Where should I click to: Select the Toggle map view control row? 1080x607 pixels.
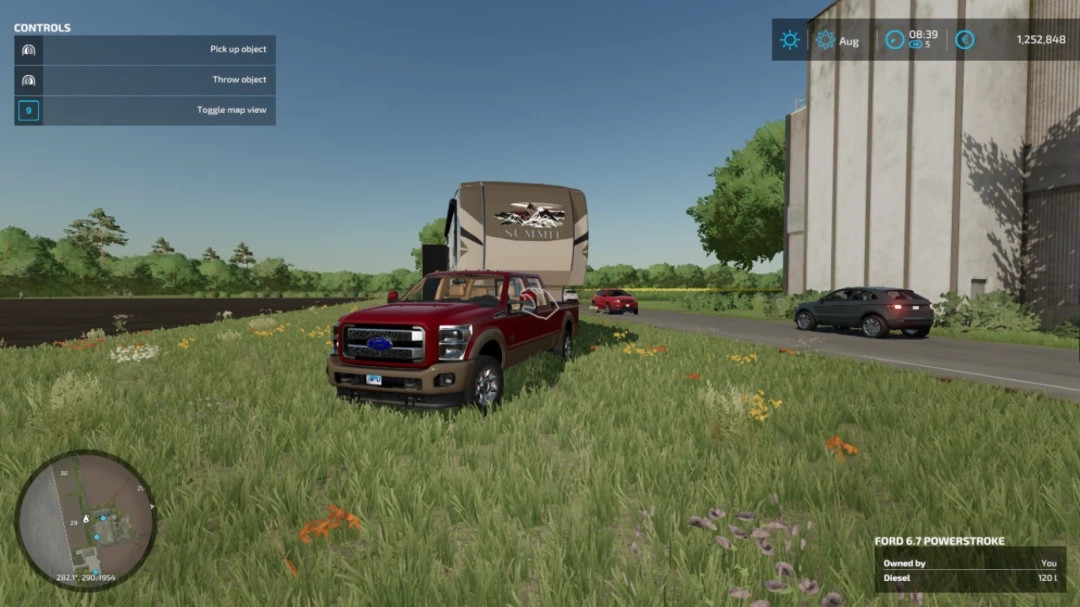(145, 110)
